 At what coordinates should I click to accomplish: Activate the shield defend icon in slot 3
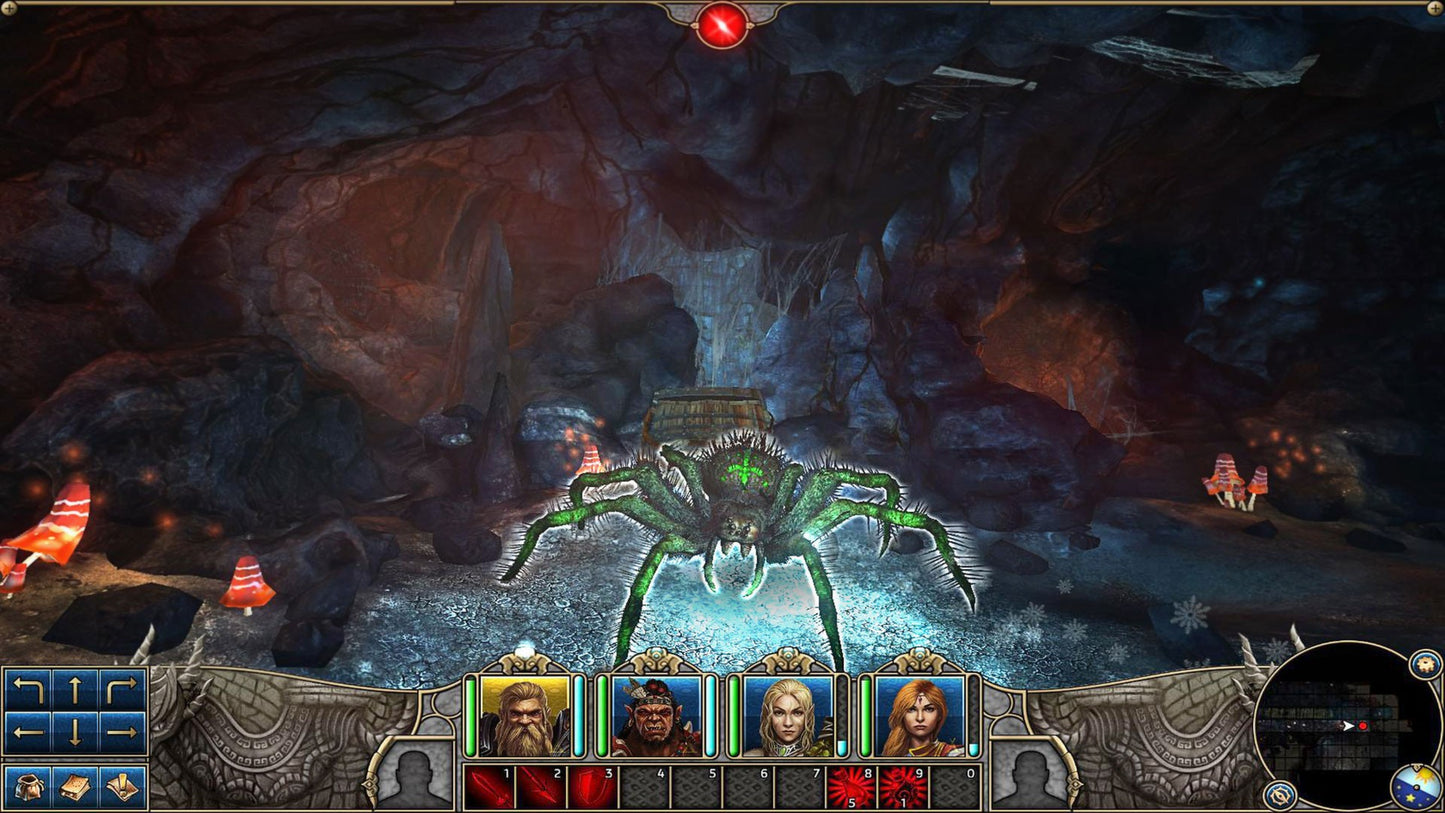coord(593,788)
